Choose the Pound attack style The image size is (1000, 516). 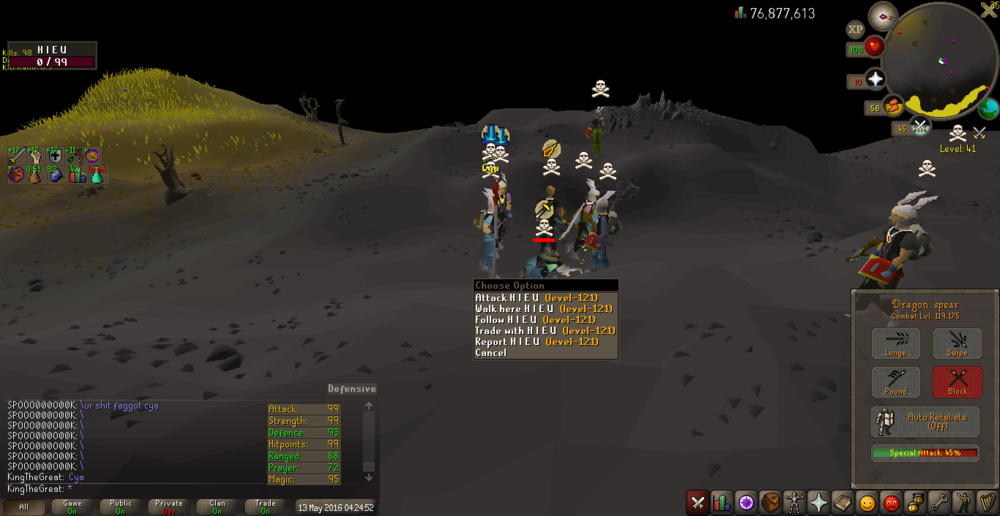tap(896, 382)
